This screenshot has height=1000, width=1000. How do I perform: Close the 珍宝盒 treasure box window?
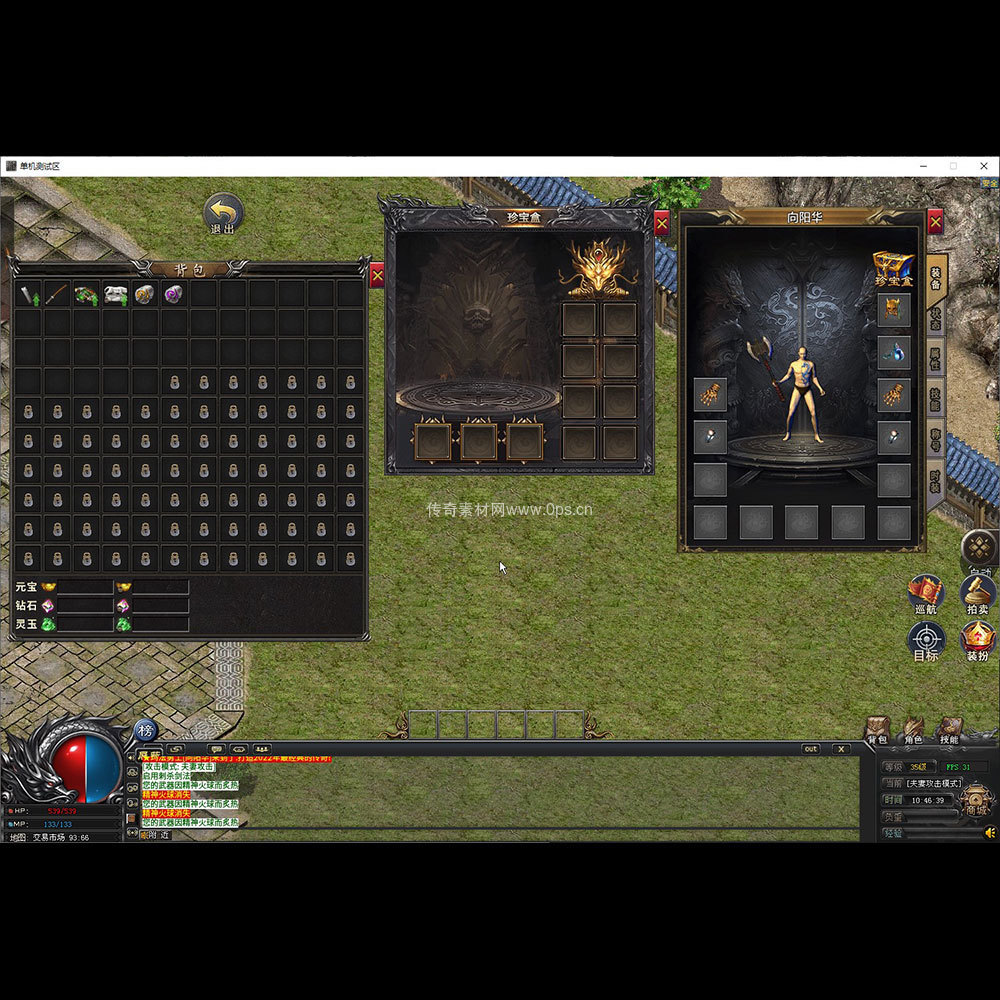point(662,223)
